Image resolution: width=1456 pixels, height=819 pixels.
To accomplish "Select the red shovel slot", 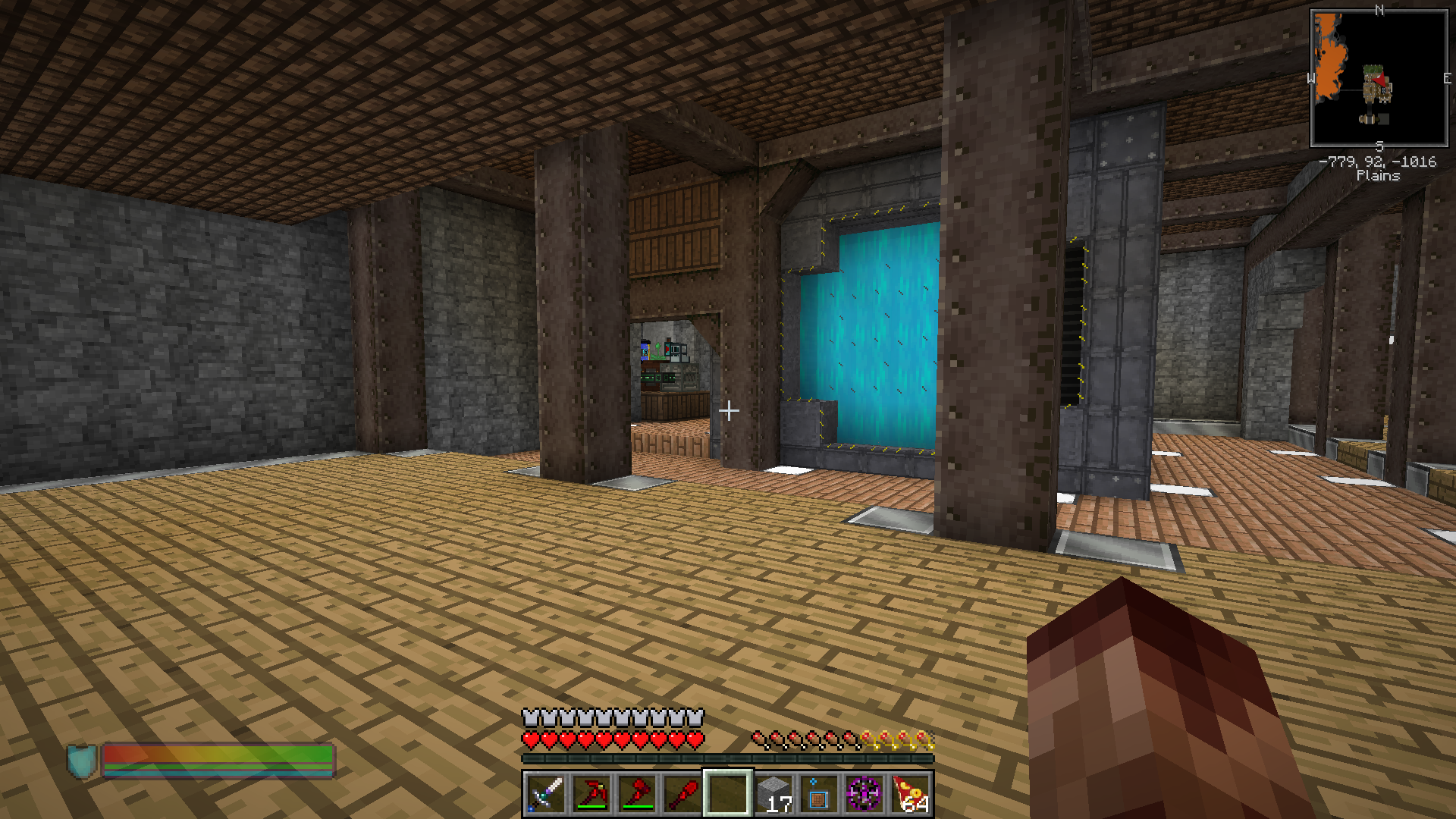I will [x=682, y=794].
